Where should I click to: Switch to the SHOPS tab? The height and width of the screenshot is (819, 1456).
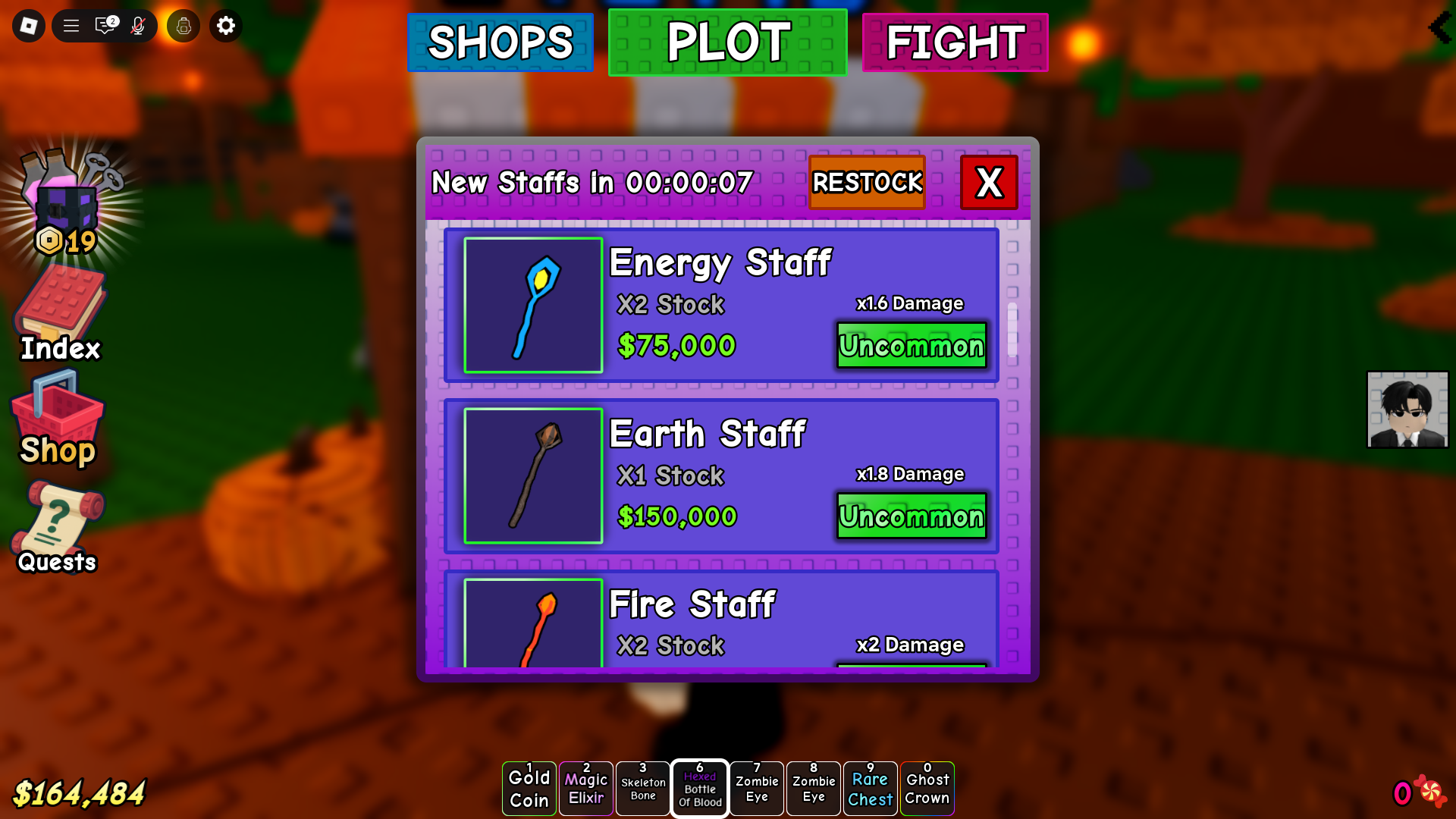(500, 42)
